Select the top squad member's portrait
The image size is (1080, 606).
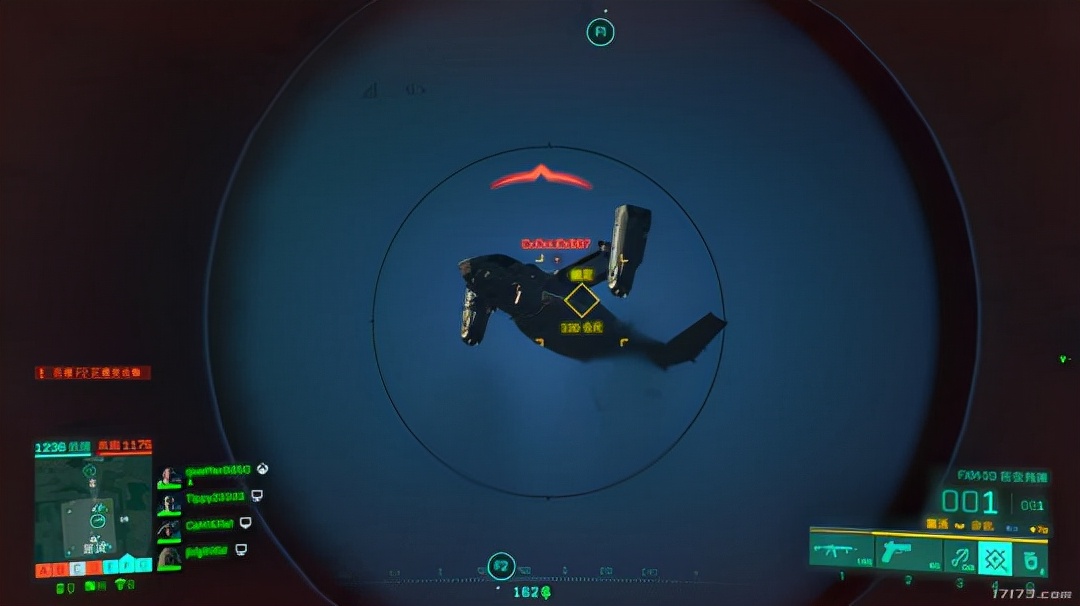click(x=170, y=476)
